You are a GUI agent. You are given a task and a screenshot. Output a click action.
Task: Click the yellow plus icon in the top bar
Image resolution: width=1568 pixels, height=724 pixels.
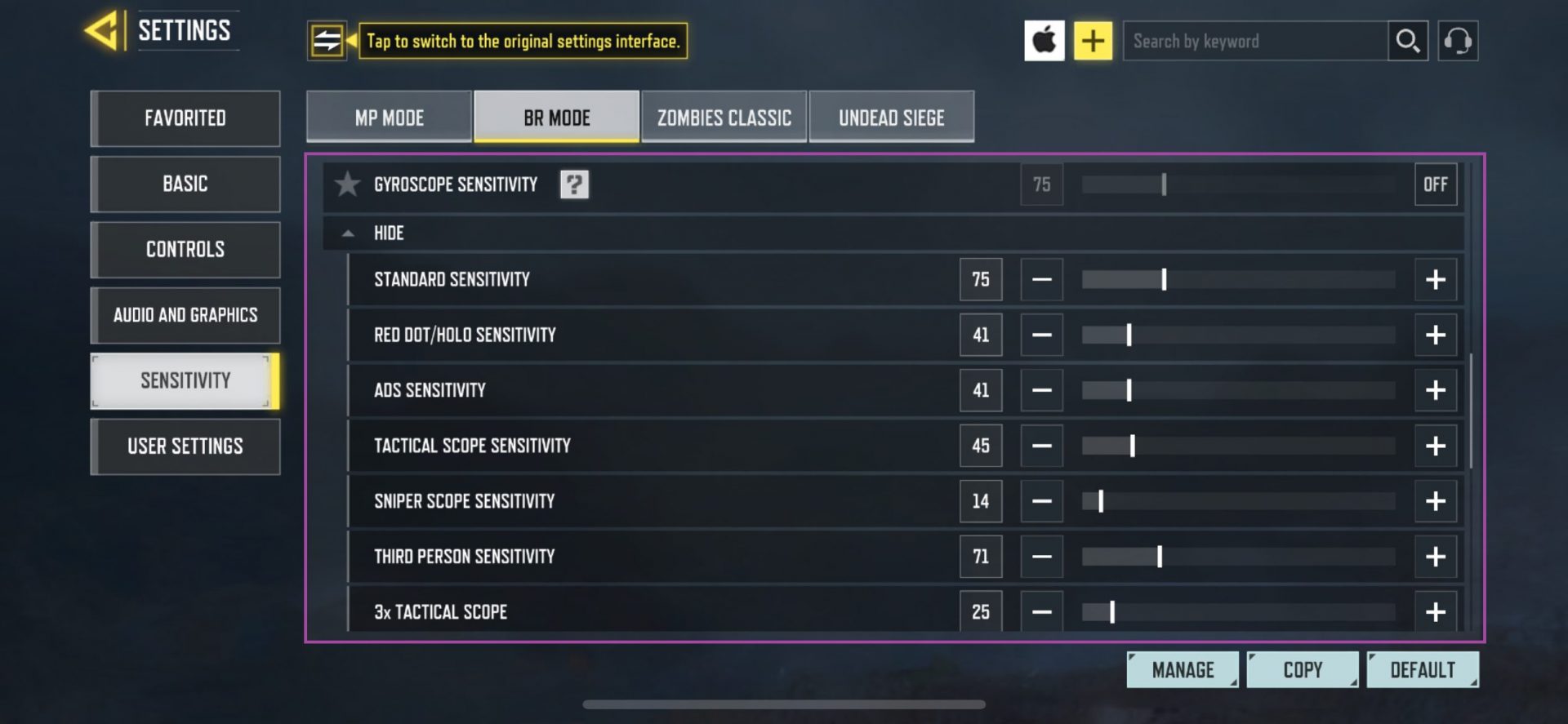1092,40
